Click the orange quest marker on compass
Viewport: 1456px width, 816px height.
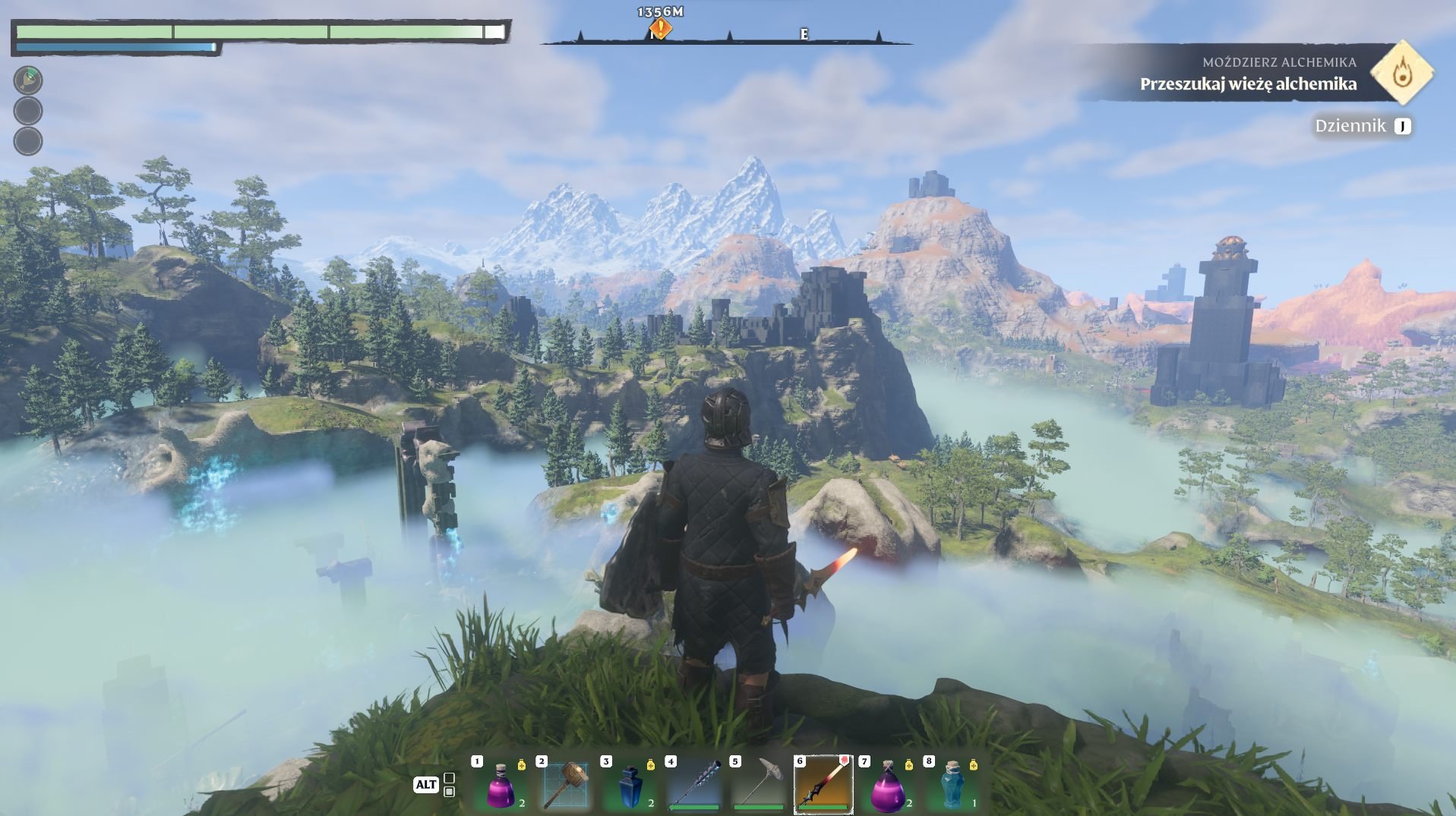pyautogui.click(x=660, y=29)
